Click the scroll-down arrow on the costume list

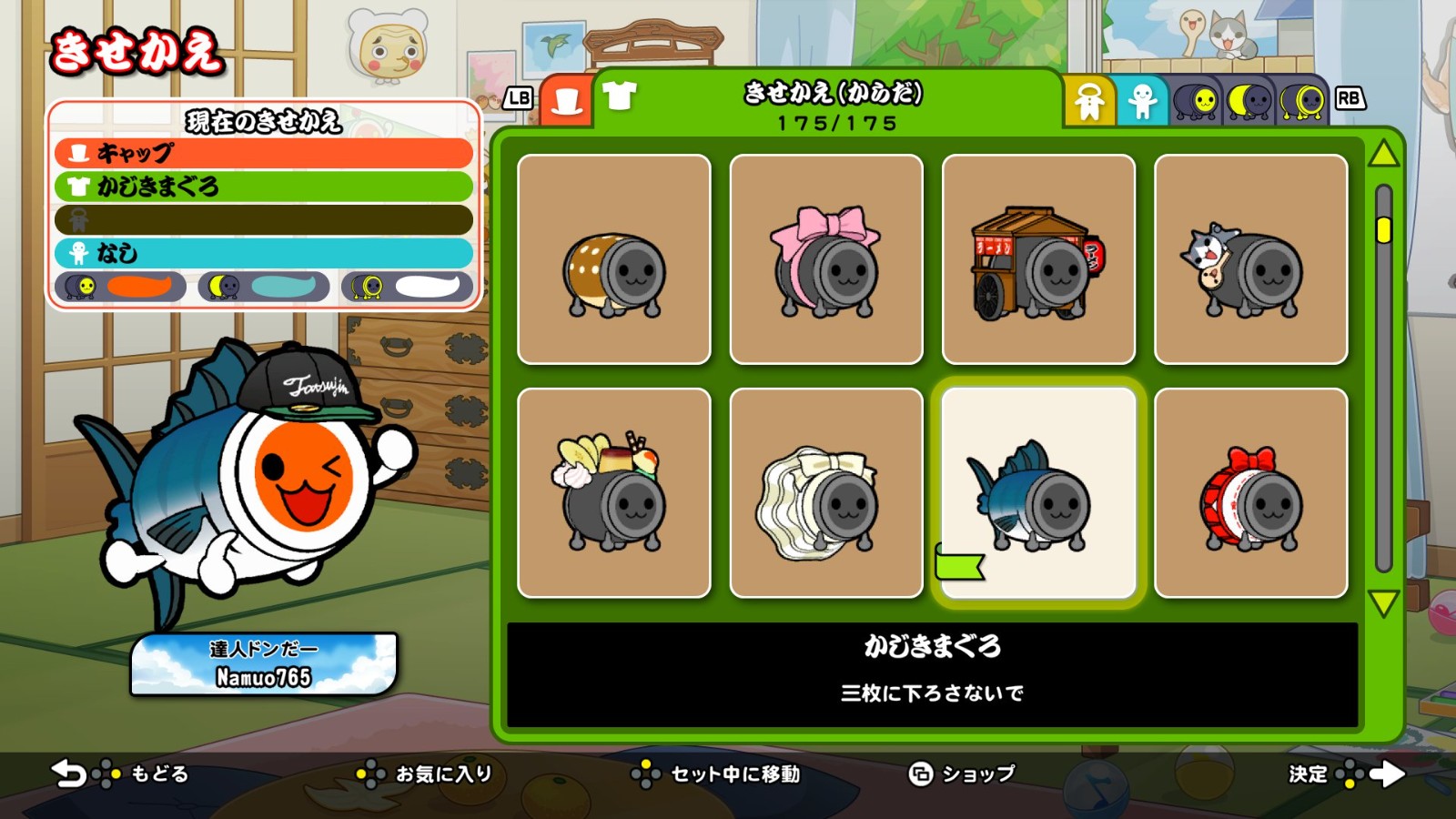point(1382,602)
